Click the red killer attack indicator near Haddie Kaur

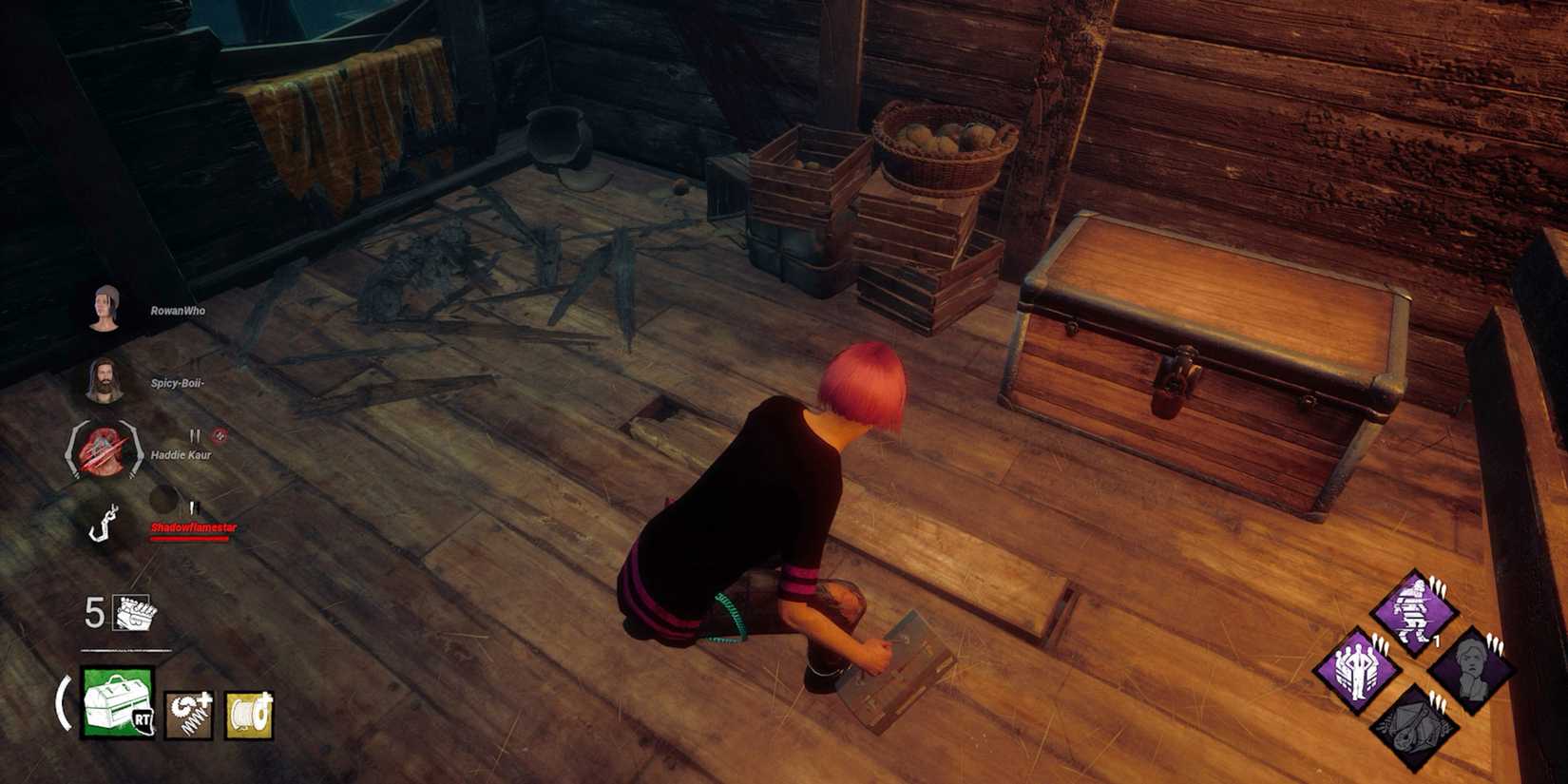(x=219, y=435)
